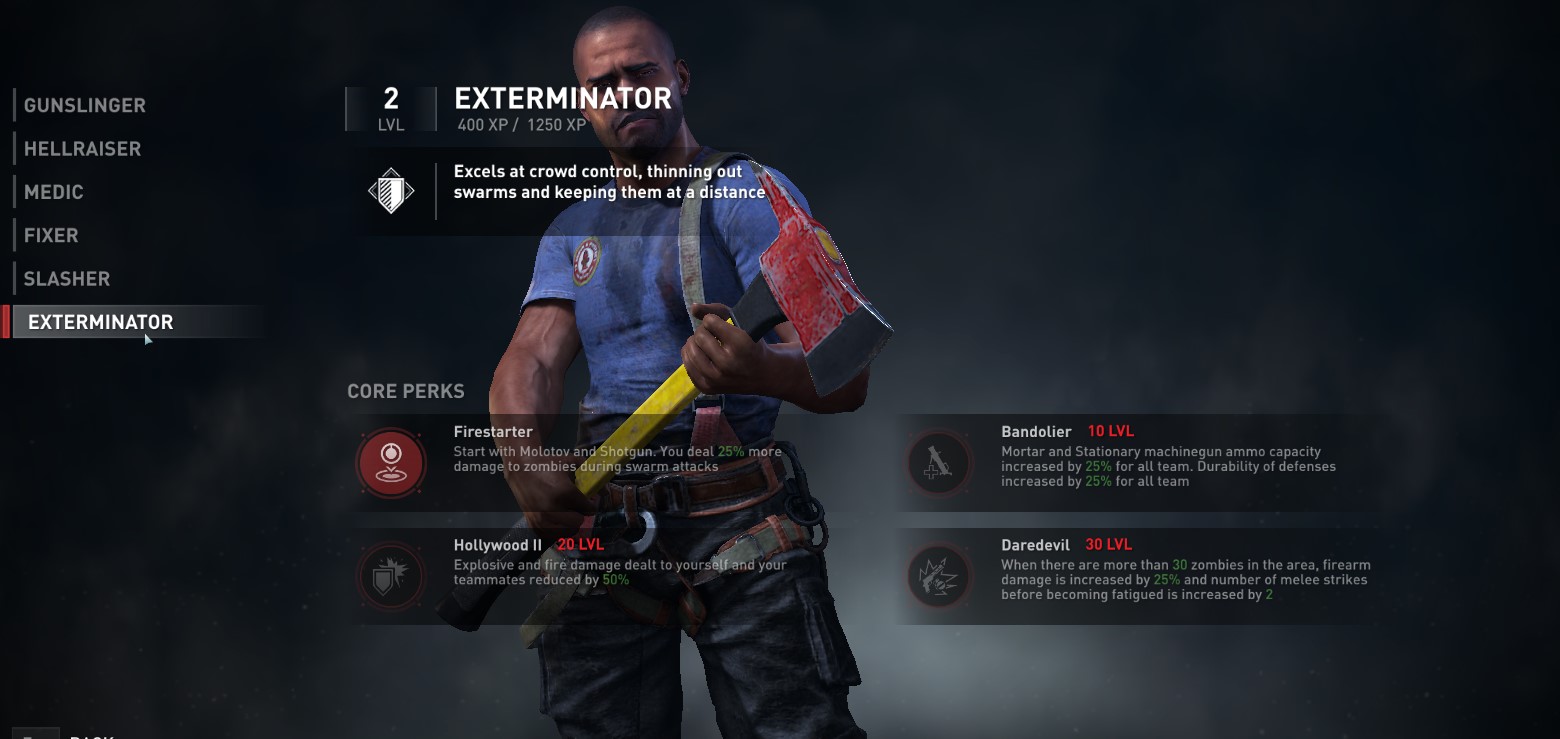Screen dimensions: 1560x739
Task: Click the Firestarter core perk icon
Action: click(391, 463)
